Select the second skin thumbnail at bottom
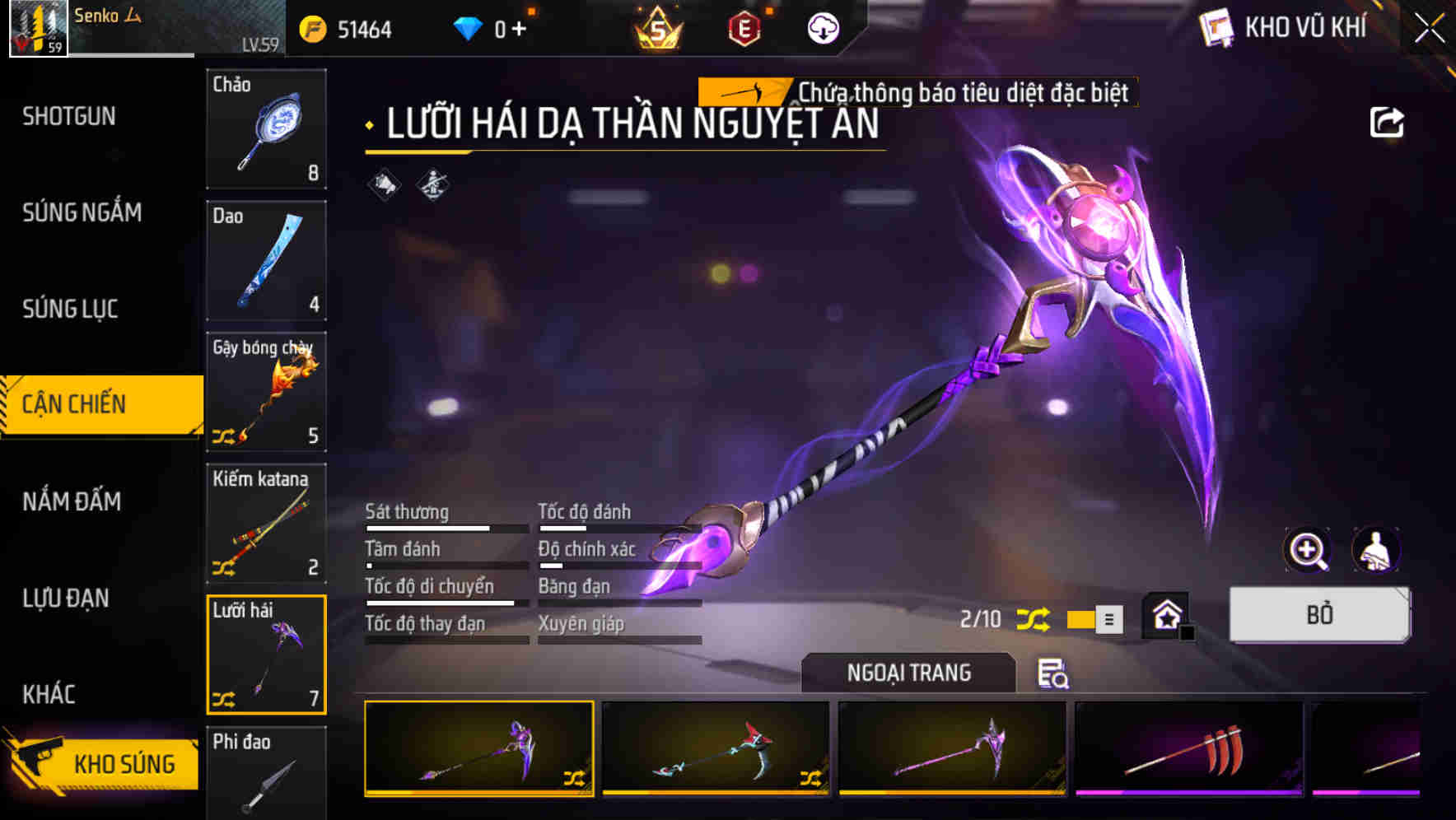Viewport: 1456px width, 820px height. (716, 748)
